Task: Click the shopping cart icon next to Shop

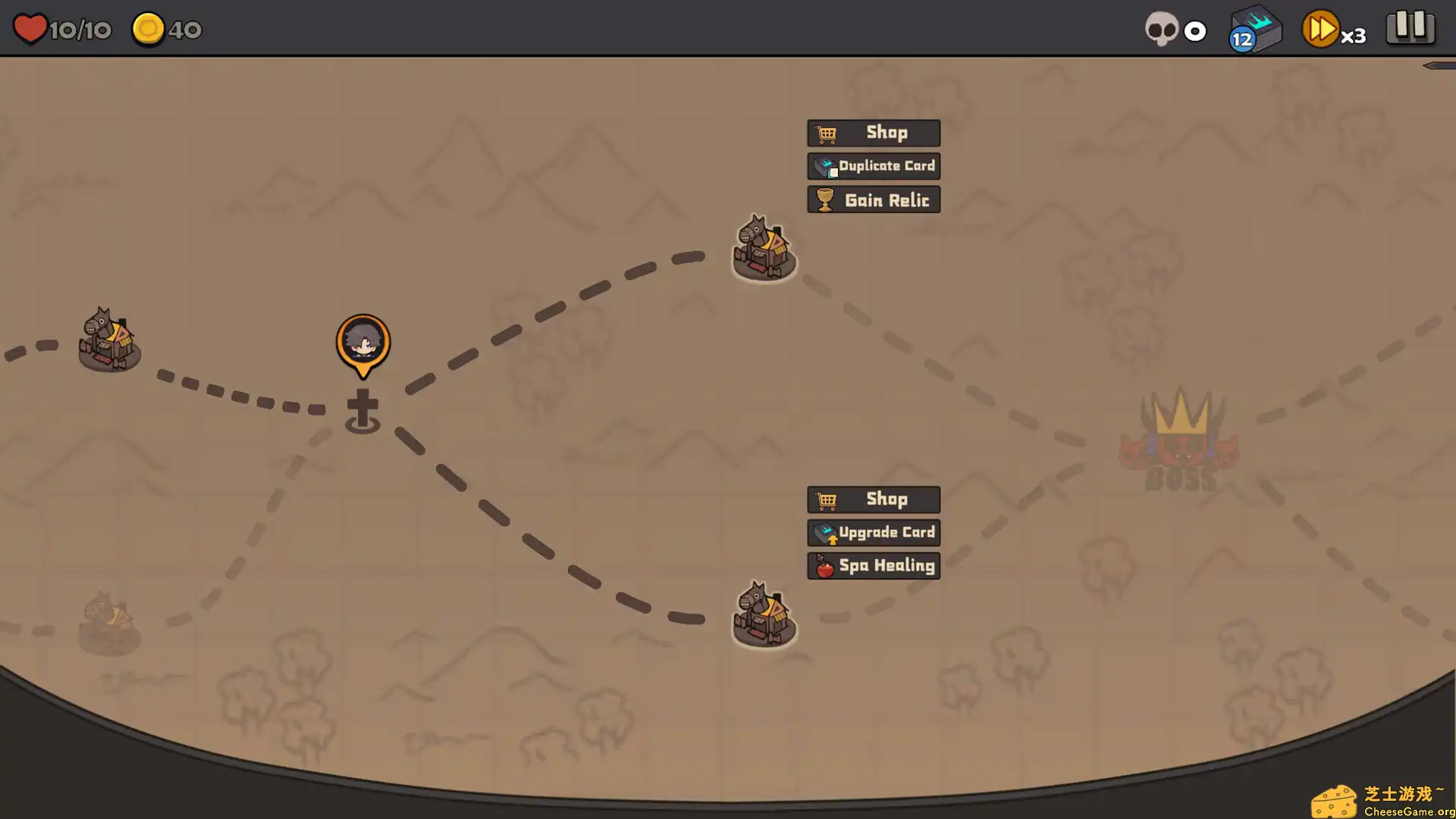Action: coord(827,133)
